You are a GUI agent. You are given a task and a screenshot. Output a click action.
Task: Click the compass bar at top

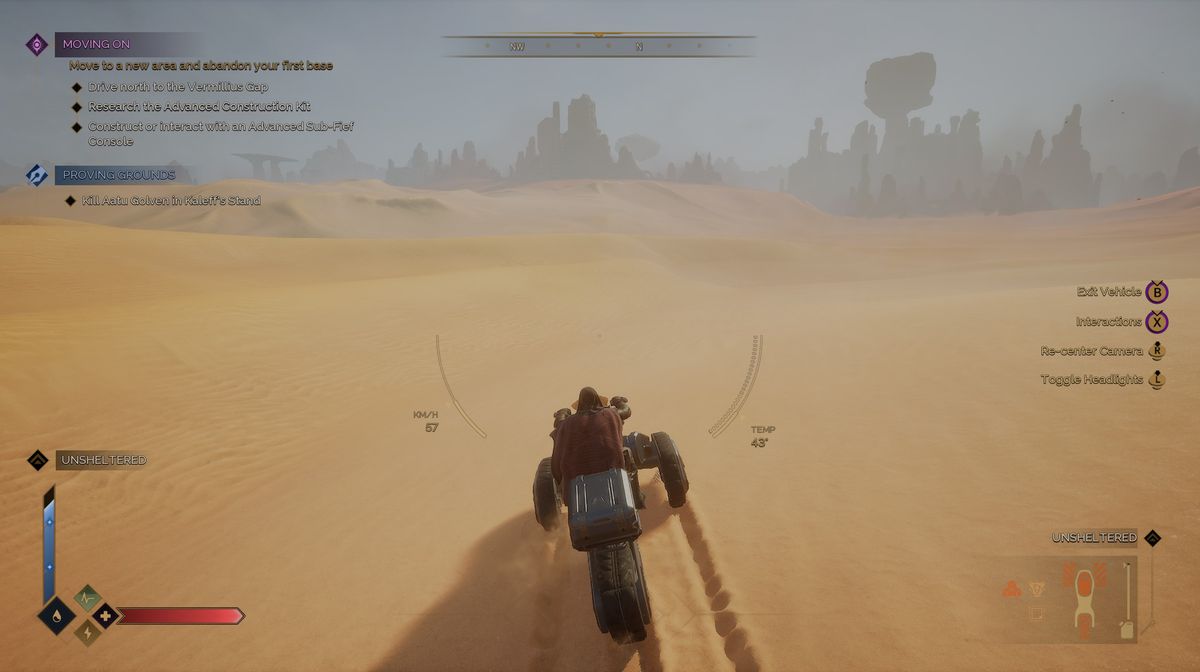point(598,46)
